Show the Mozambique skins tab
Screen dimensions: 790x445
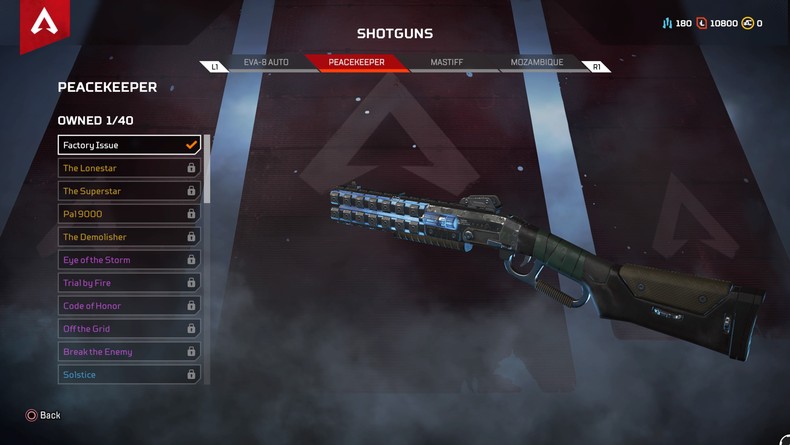(537, 63)
